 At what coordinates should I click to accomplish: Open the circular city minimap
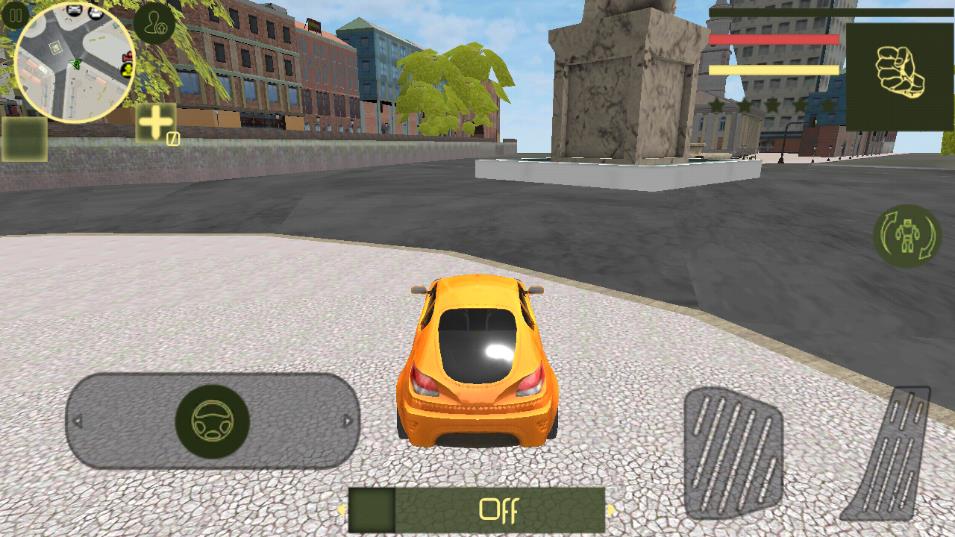(x=74, y=62)
